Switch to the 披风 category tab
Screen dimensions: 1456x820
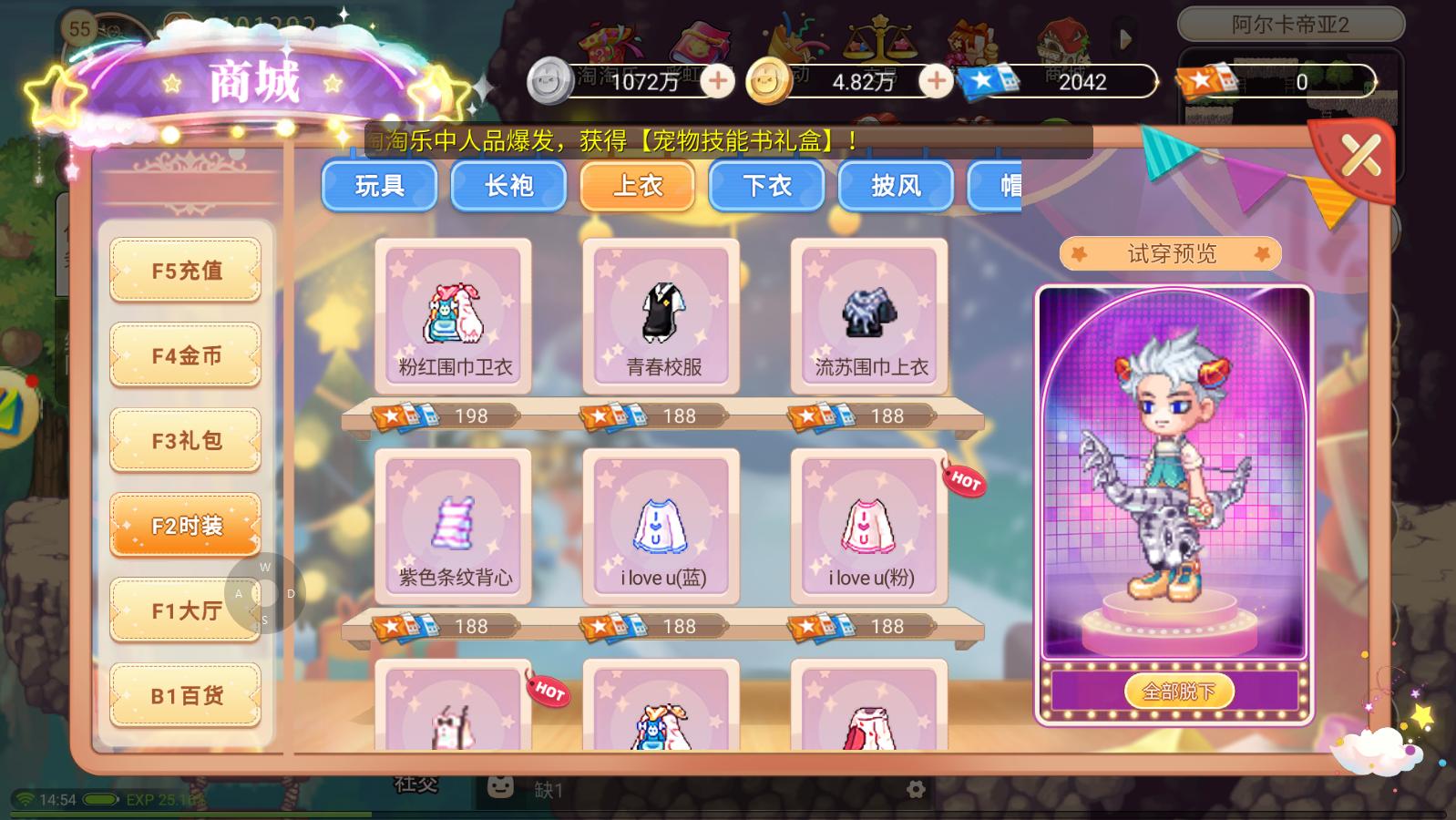coord(895,186)
